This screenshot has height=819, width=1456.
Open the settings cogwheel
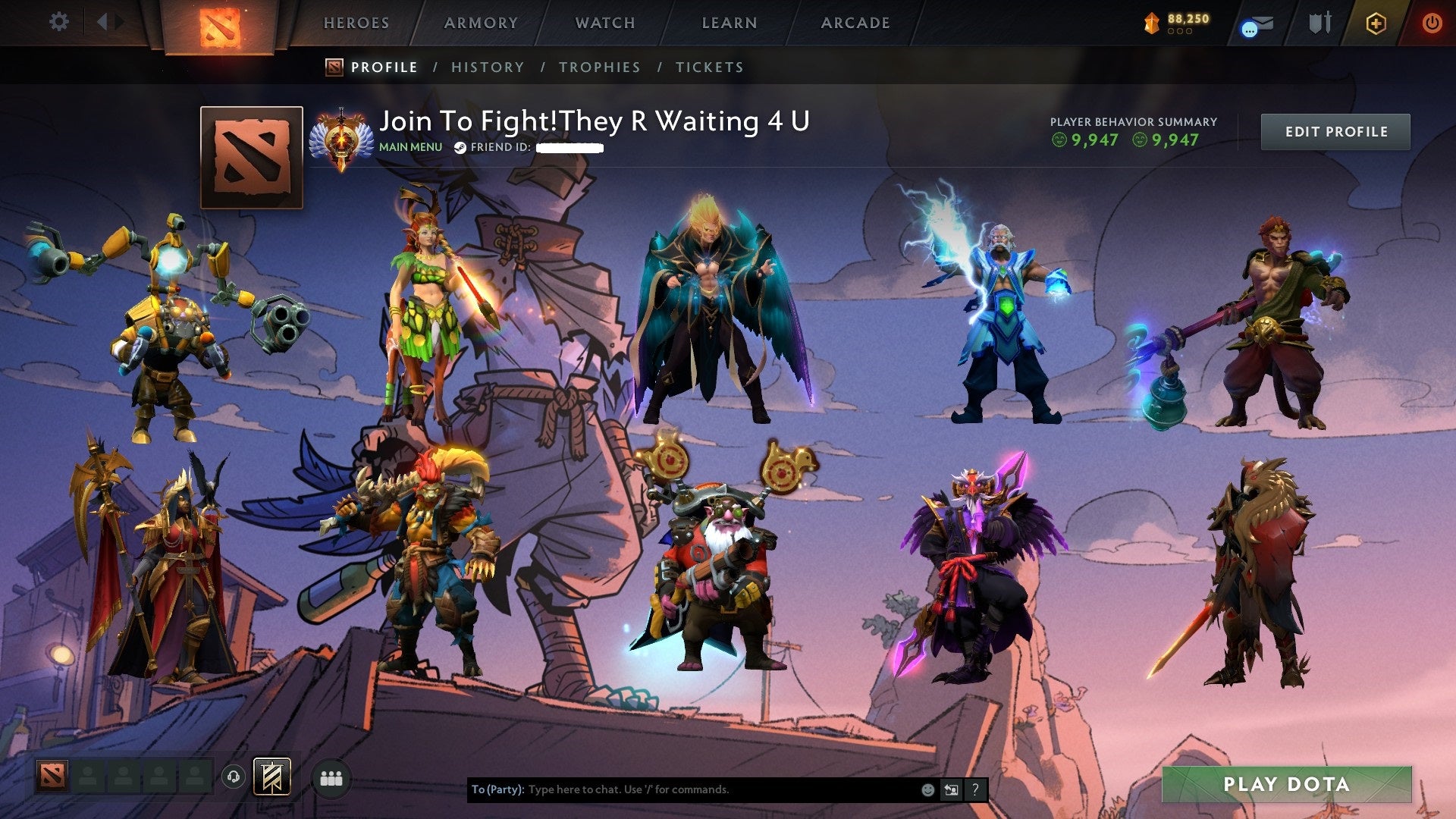58,22
